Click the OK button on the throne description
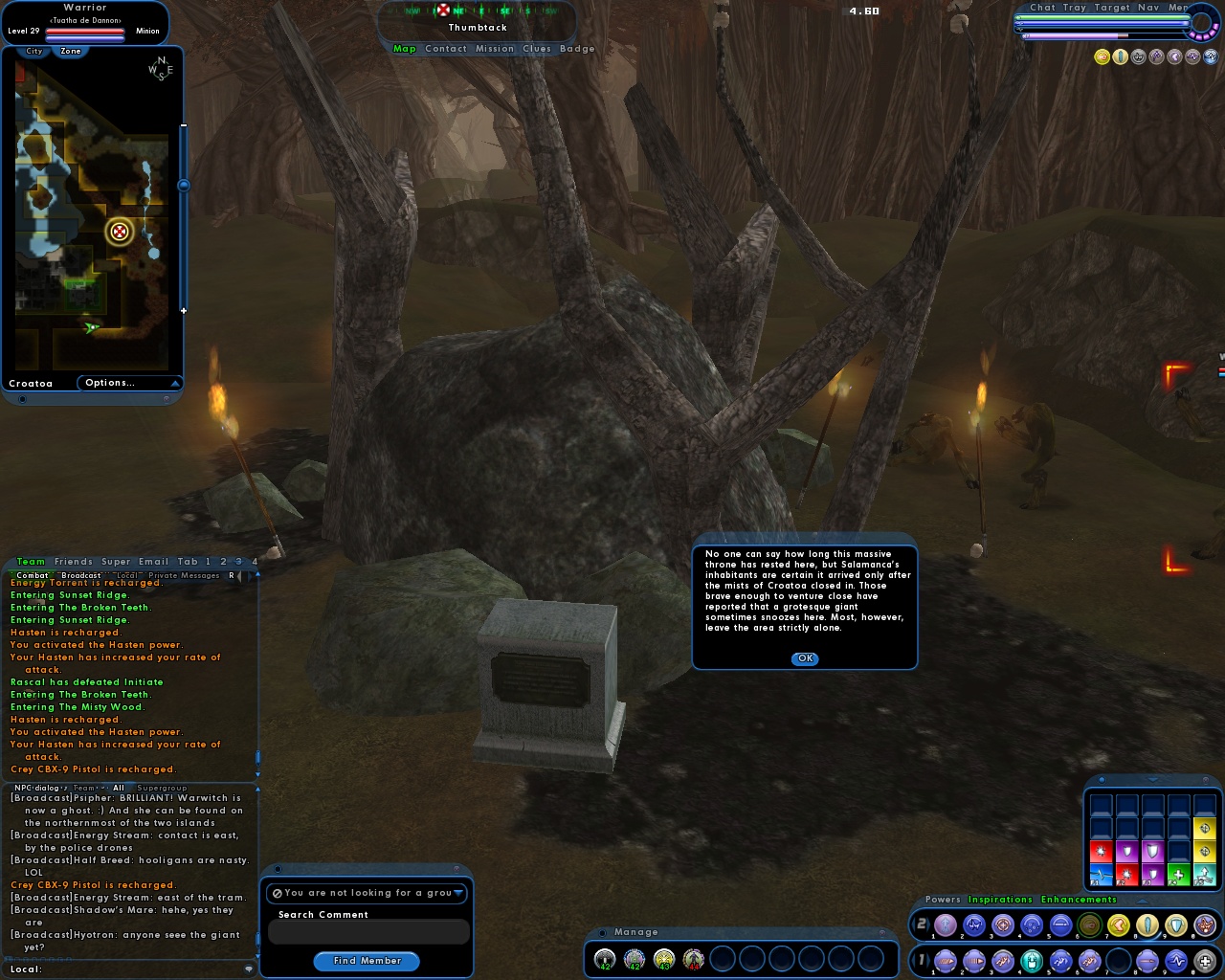Image resolution: width=1225 pixels, height=980 pixels. [803, 658]
